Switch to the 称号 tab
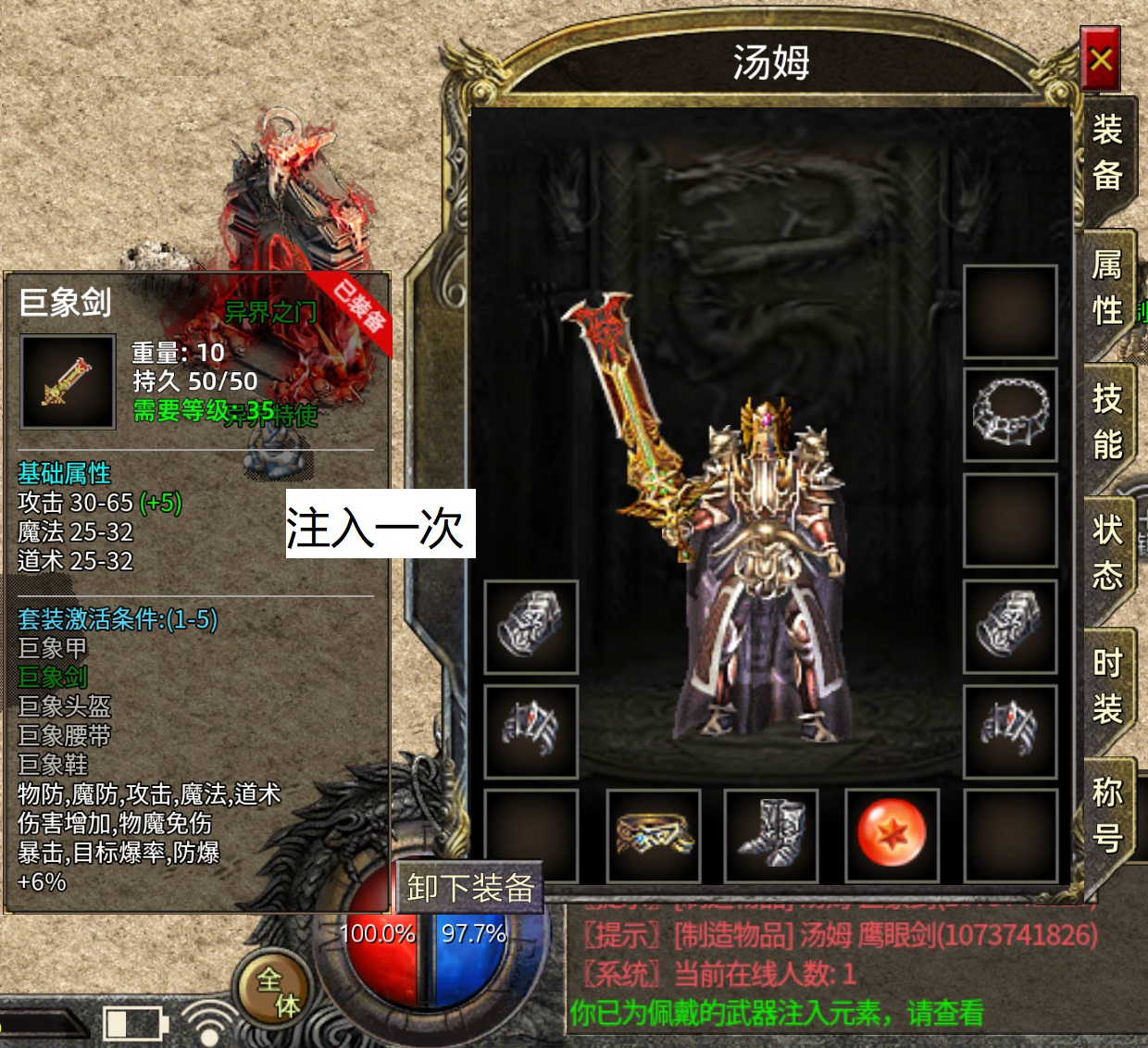 tap(1107, 816)
